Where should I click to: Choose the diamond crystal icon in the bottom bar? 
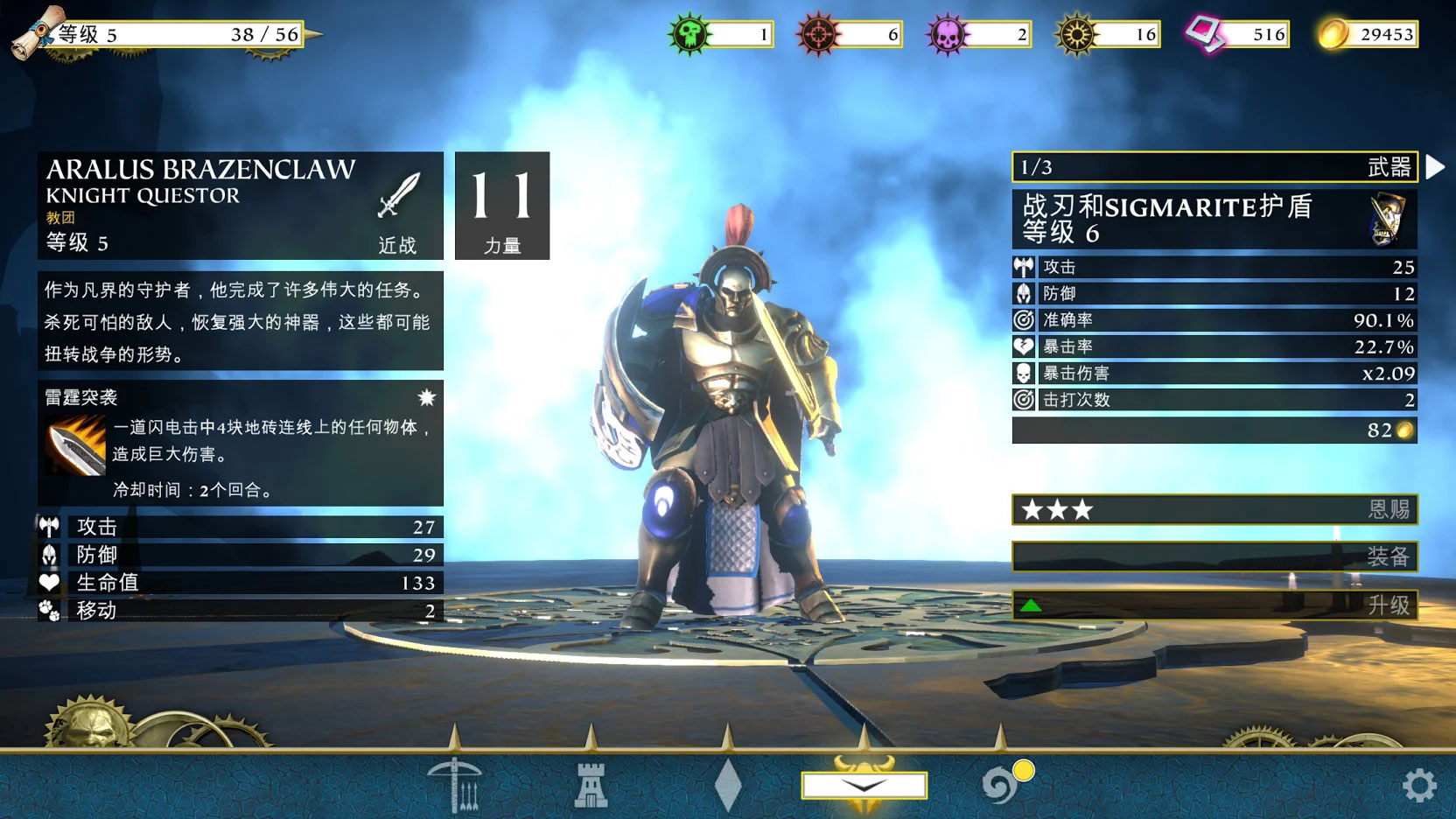coord(727,785)
